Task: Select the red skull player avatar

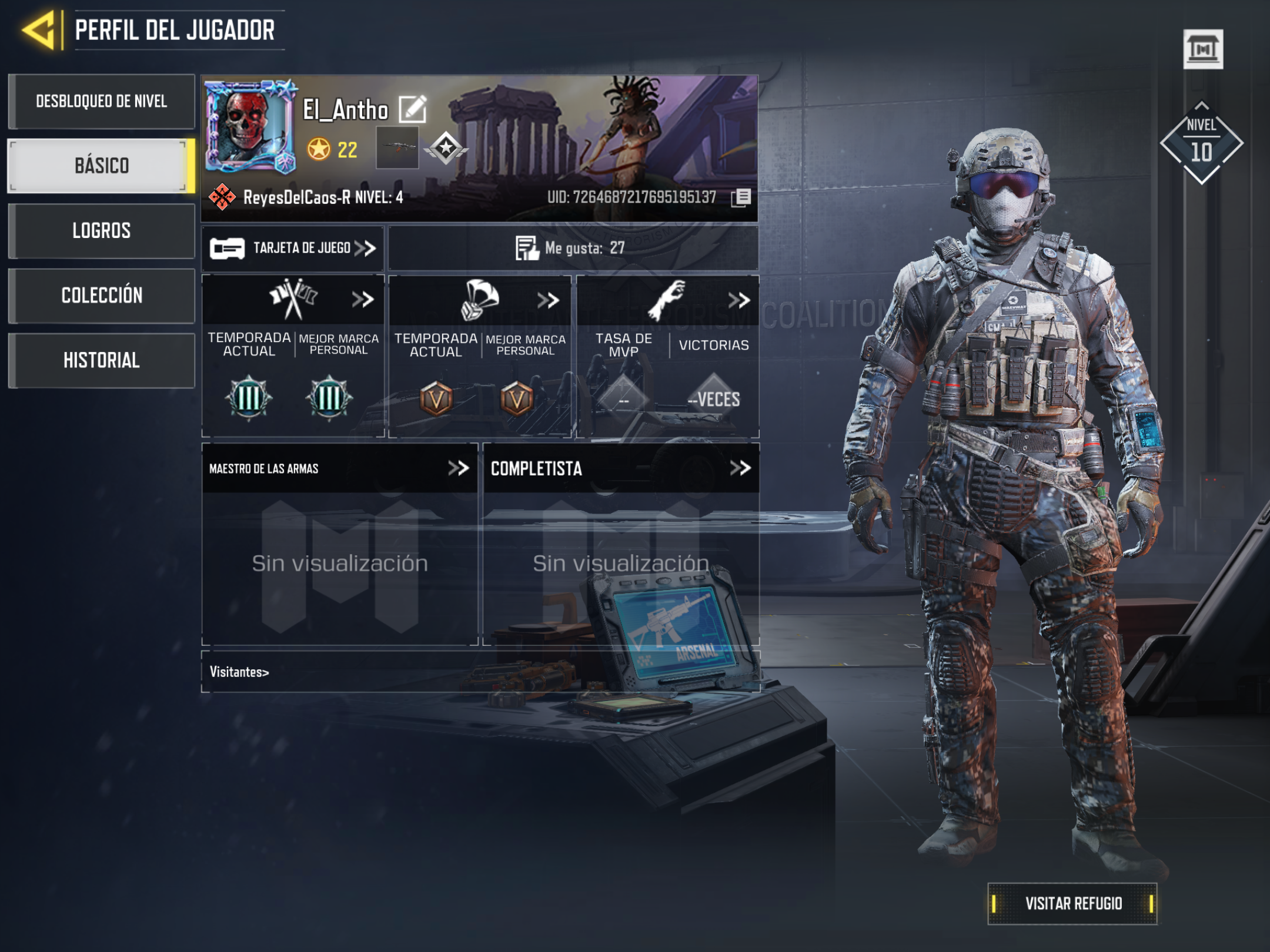Action: [x=249, y=126]
